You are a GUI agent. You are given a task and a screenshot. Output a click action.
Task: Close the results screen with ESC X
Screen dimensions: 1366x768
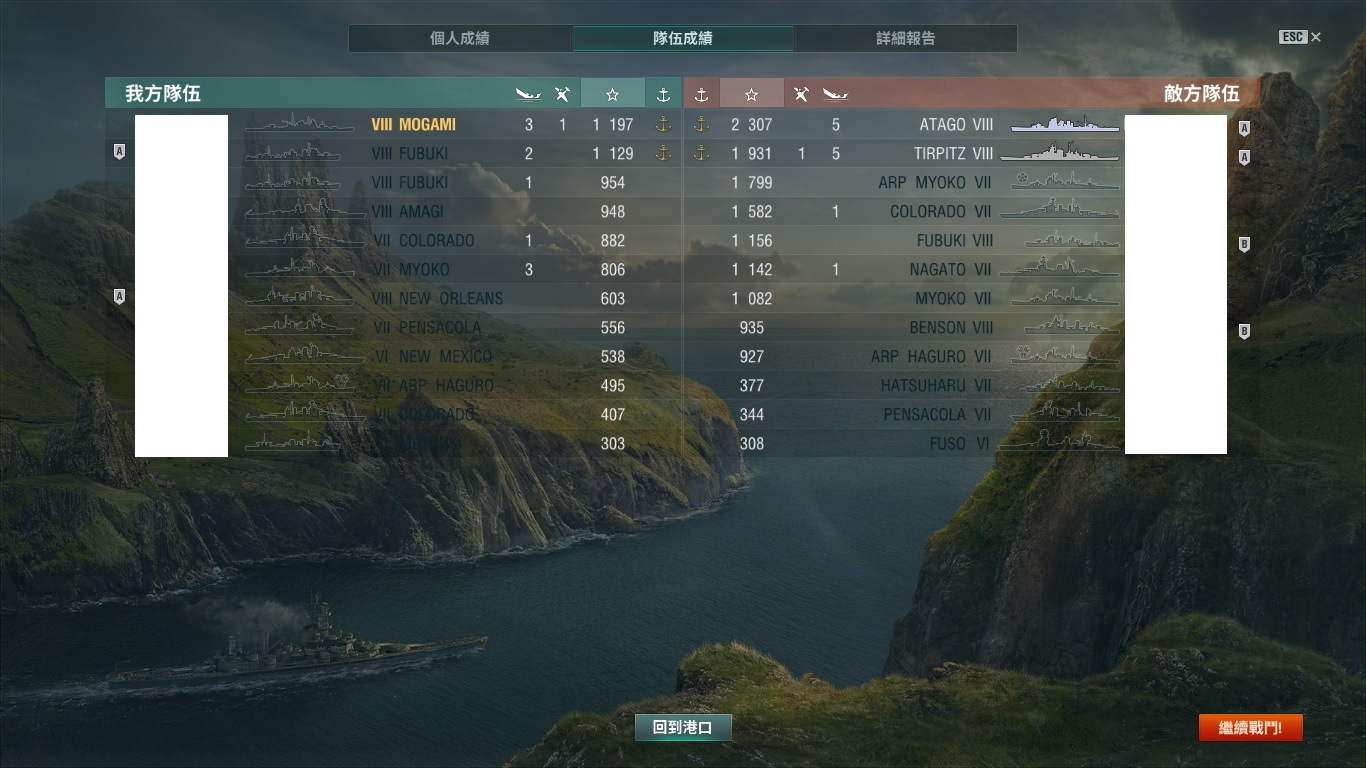point(1300,37)
